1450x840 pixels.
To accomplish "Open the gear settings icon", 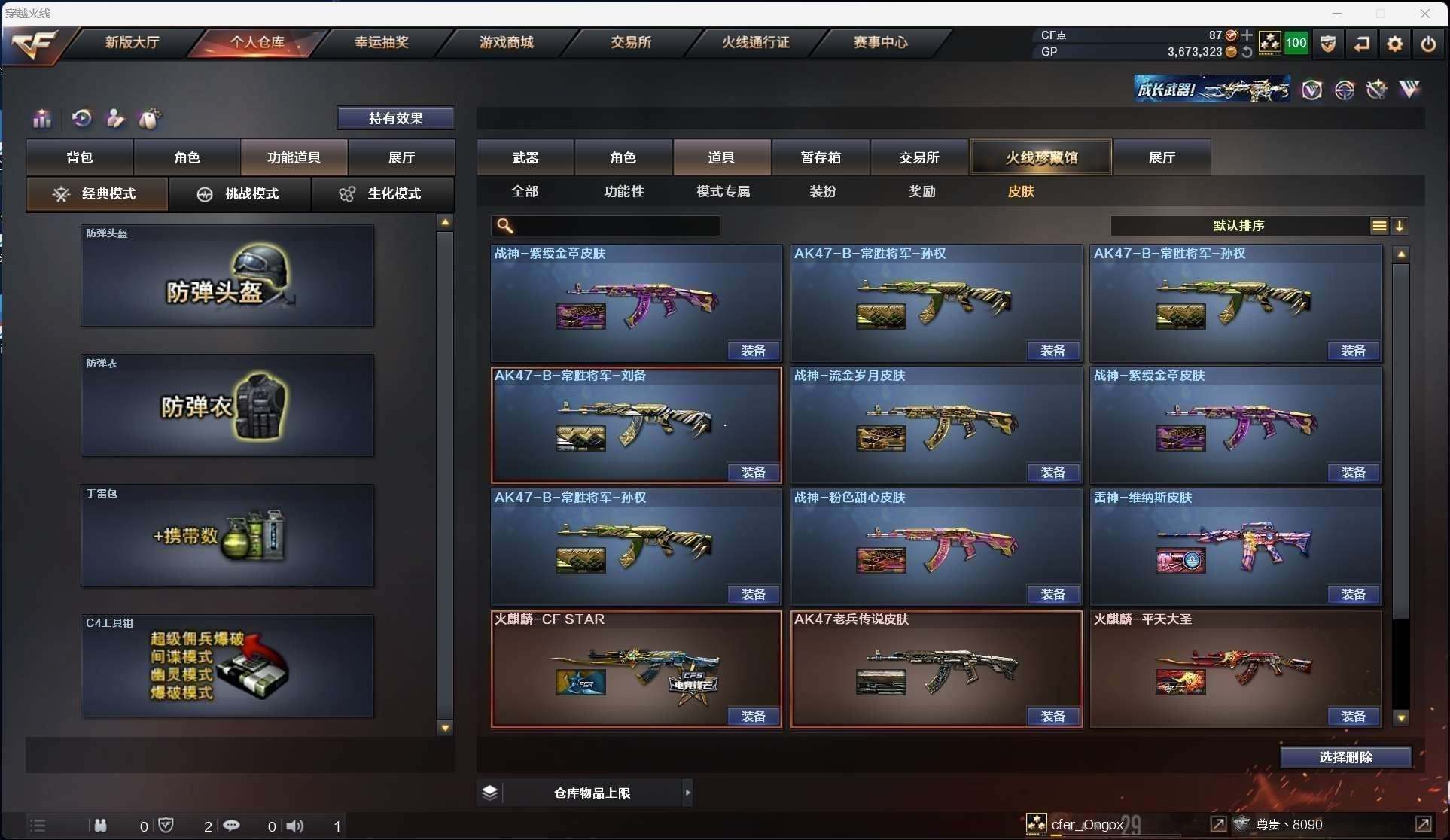I will 1394,44.
